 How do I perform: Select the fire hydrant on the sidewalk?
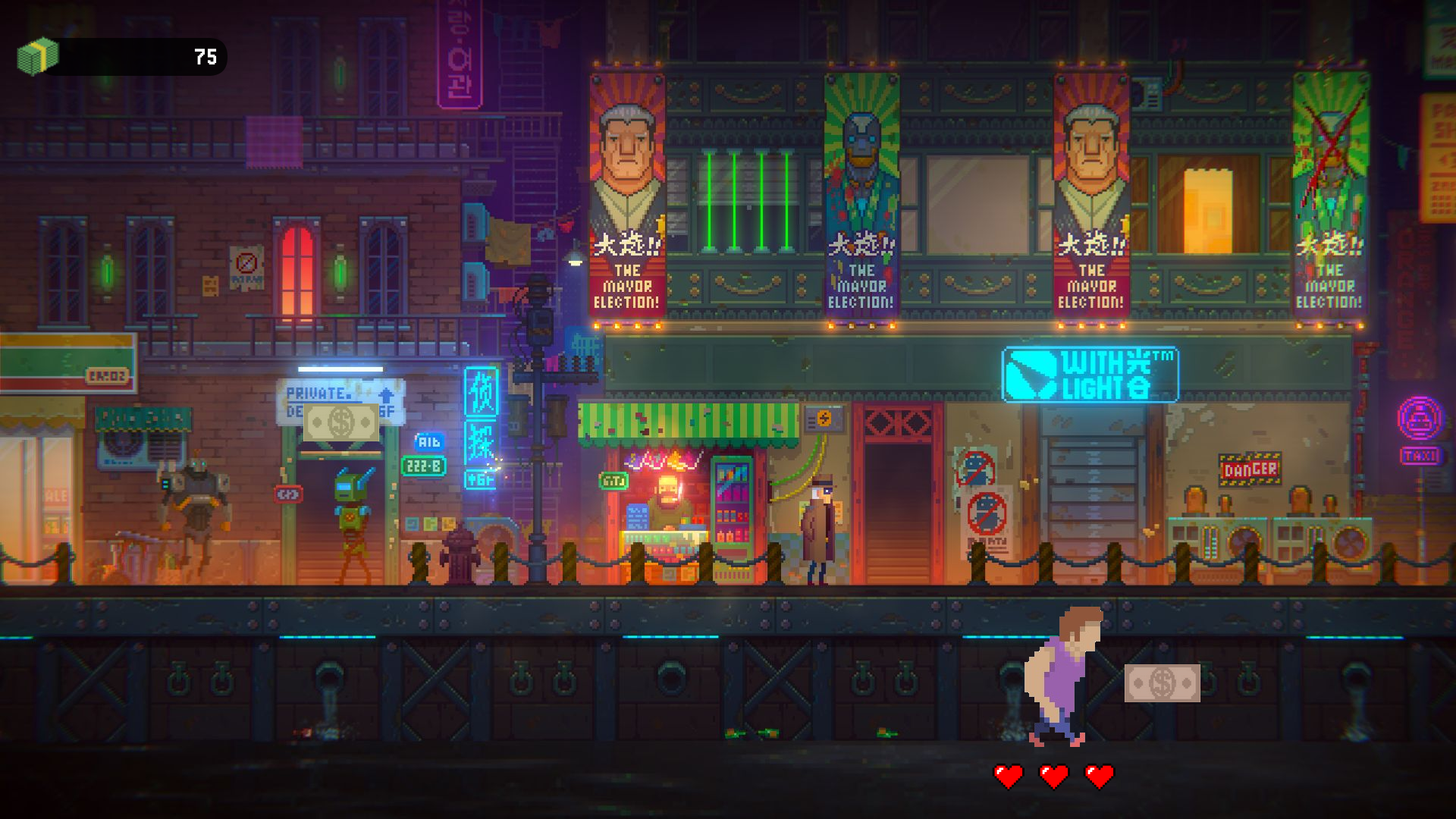[461, 557]
